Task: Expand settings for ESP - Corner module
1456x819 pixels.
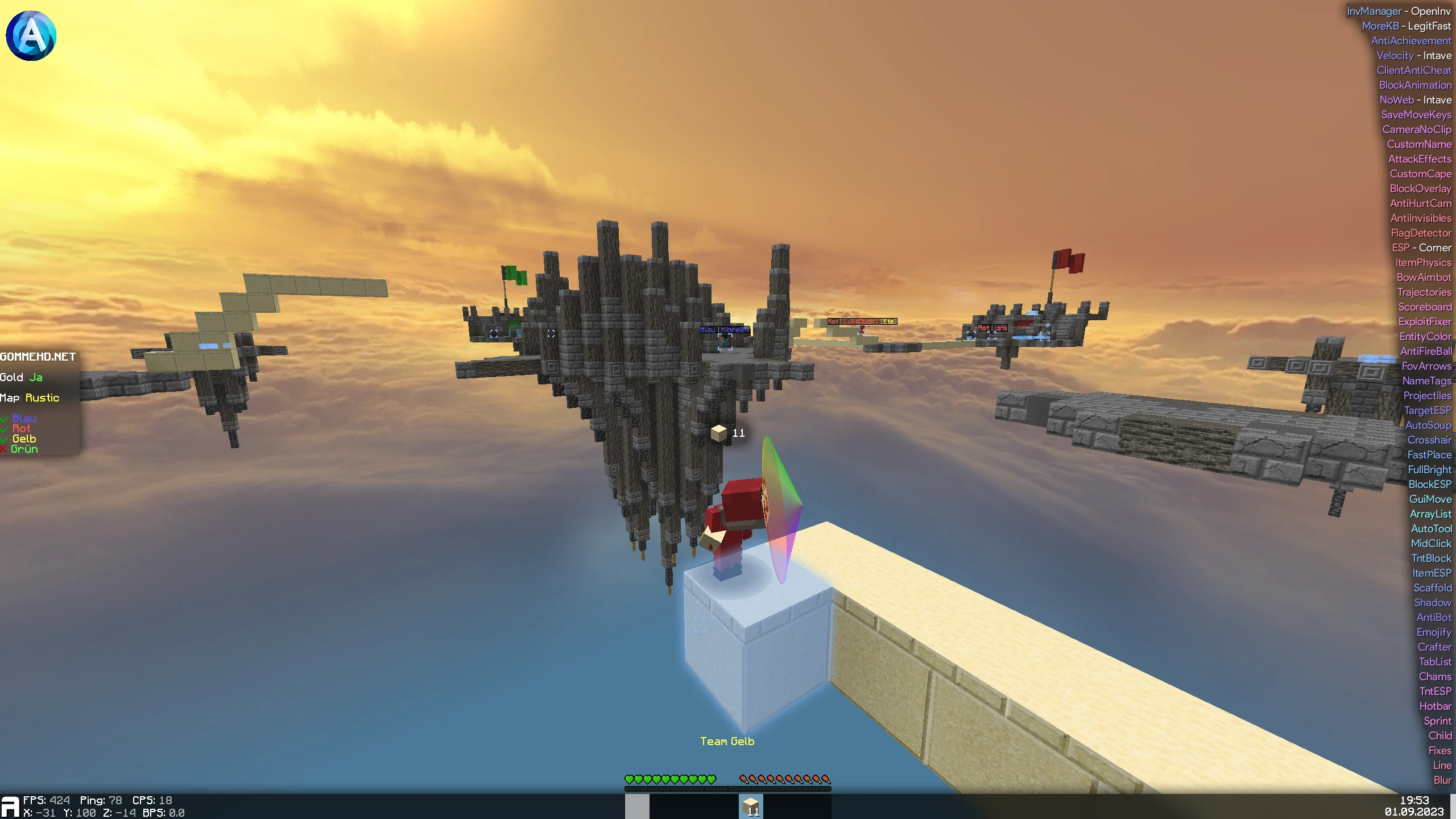Action: pos(1422,247)
